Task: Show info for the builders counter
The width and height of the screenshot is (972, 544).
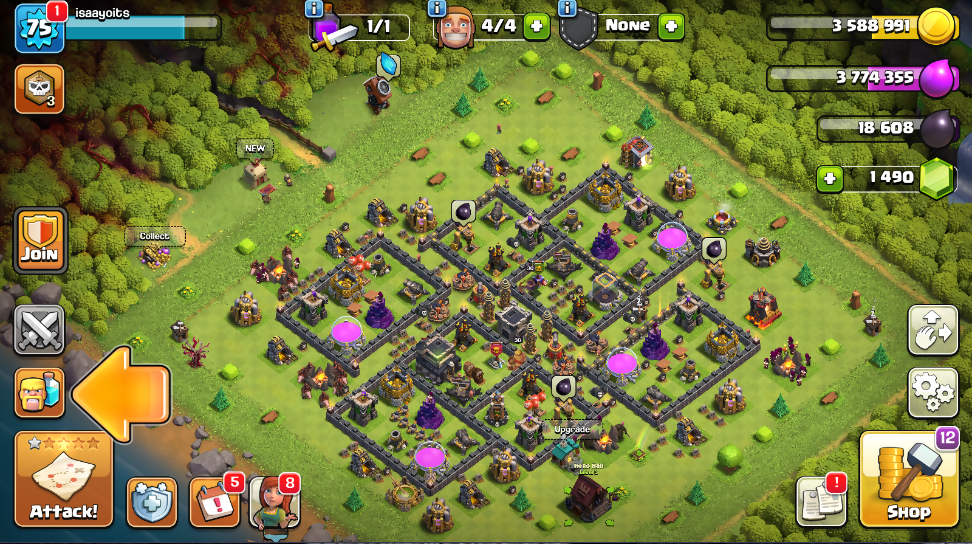Action: [437, 8]
